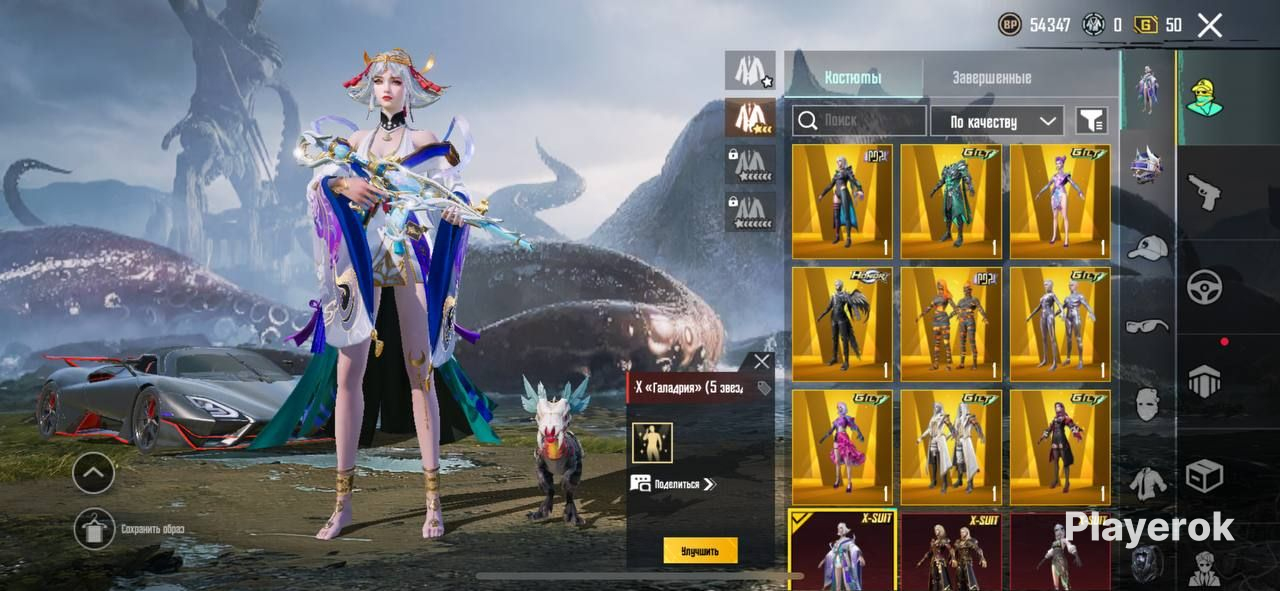Switch to the Завершенные tab
Image resolution: width=1280 pixels, height=591 pixels.
click(991, 77)
